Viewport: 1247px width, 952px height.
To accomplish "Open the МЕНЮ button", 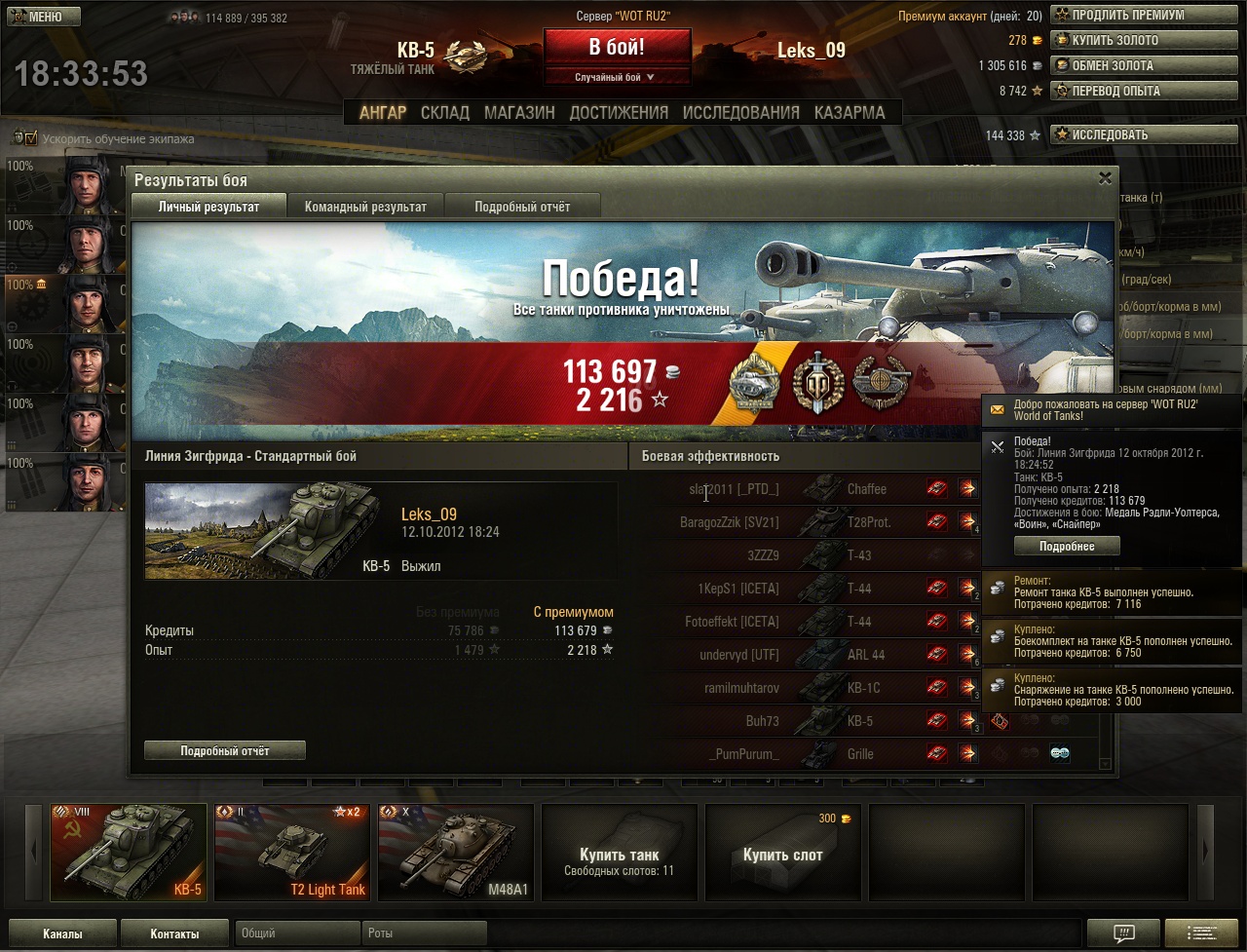I will 45,17.
